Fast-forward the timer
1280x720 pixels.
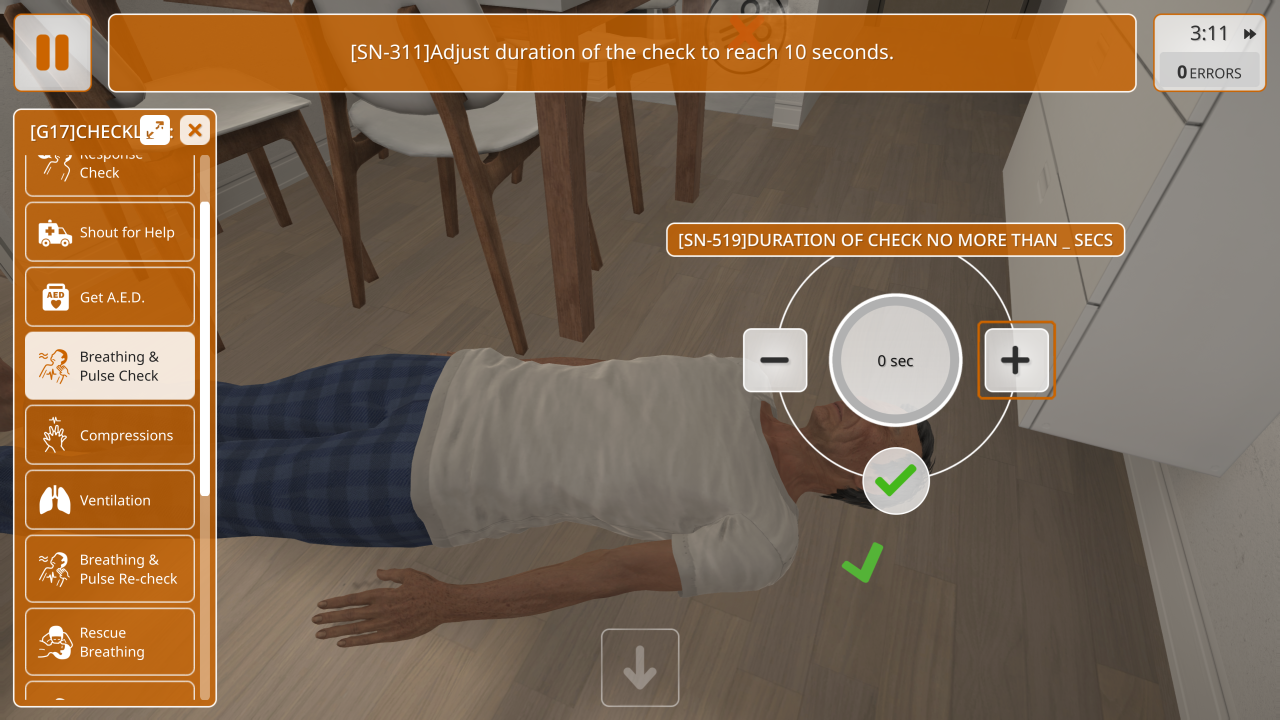coord(1250,34)
